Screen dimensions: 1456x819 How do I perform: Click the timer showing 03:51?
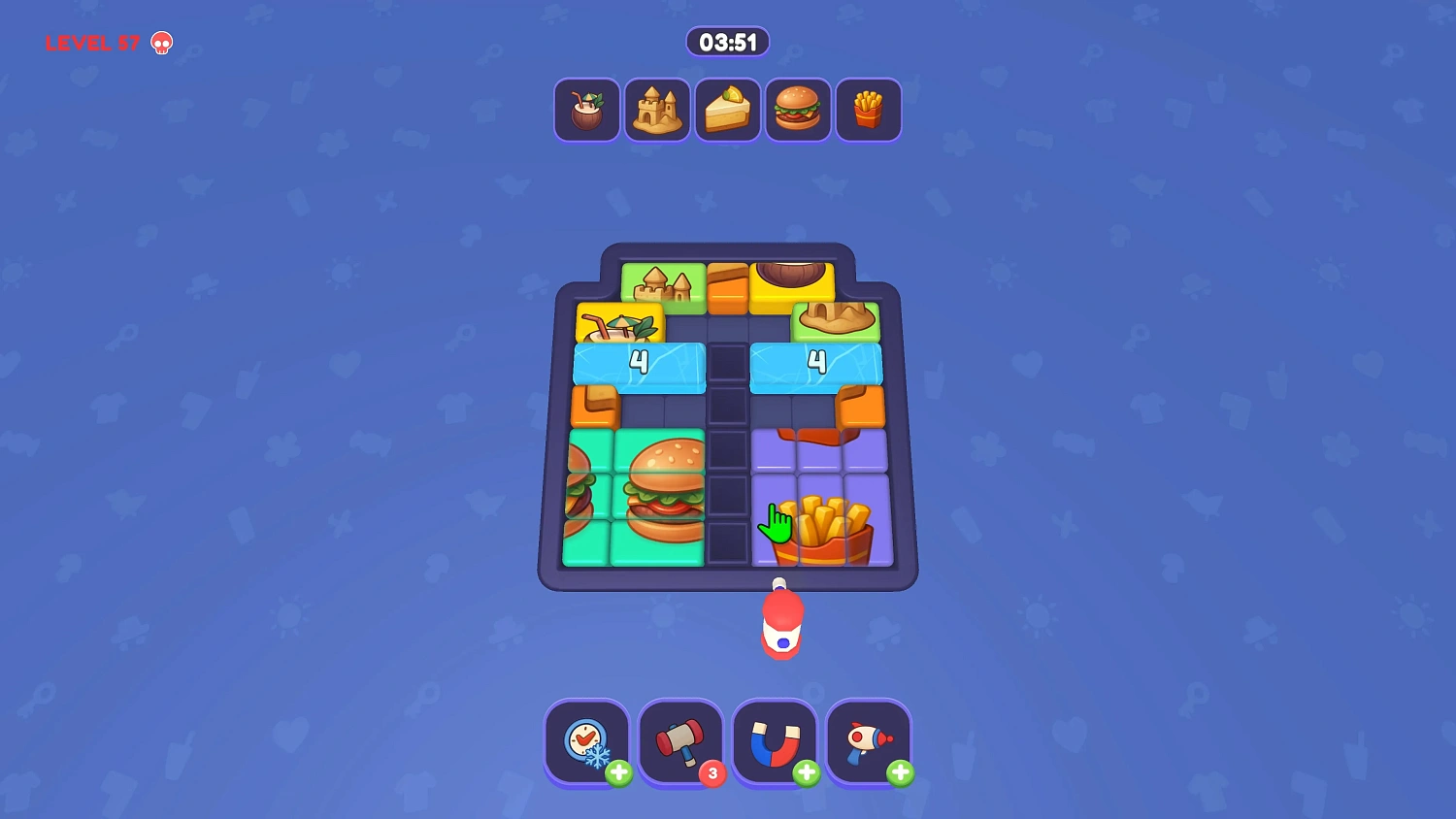pos(728,42)
